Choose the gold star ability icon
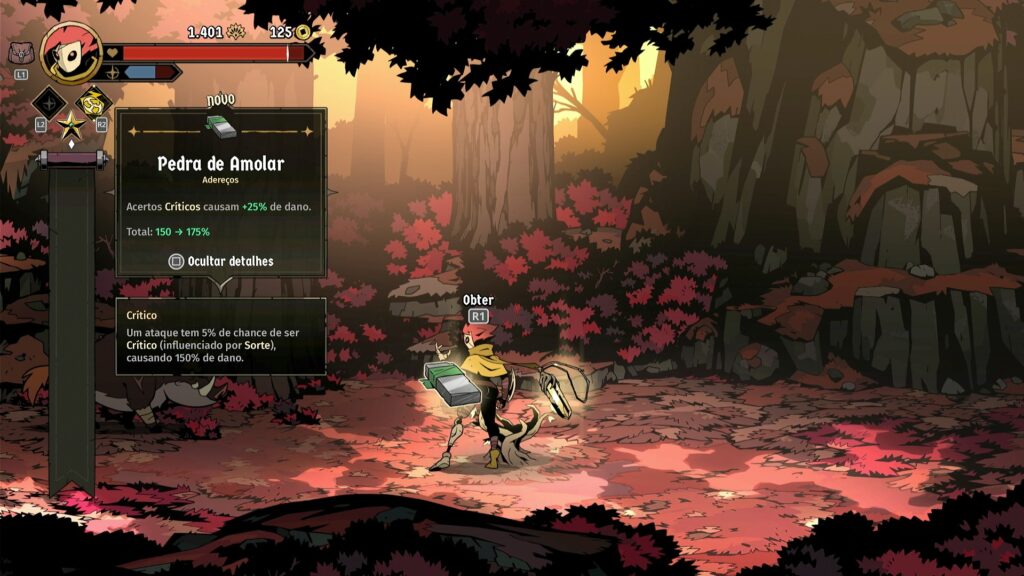This screenshot has height=576, width=1024. (x=71, y=126)
